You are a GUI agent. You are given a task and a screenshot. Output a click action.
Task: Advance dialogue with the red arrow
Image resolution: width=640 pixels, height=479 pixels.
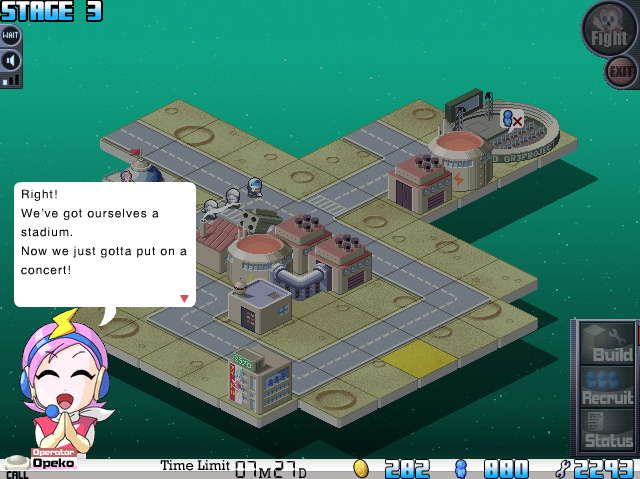tap(184, 298)
